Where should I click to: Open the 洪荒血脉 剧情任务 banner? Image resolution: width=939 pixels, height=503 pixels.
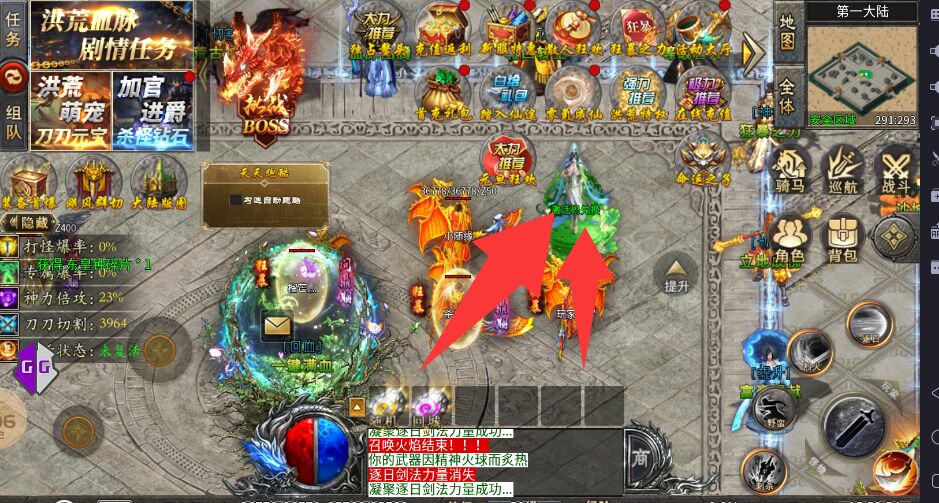click(x=111, y=32)
